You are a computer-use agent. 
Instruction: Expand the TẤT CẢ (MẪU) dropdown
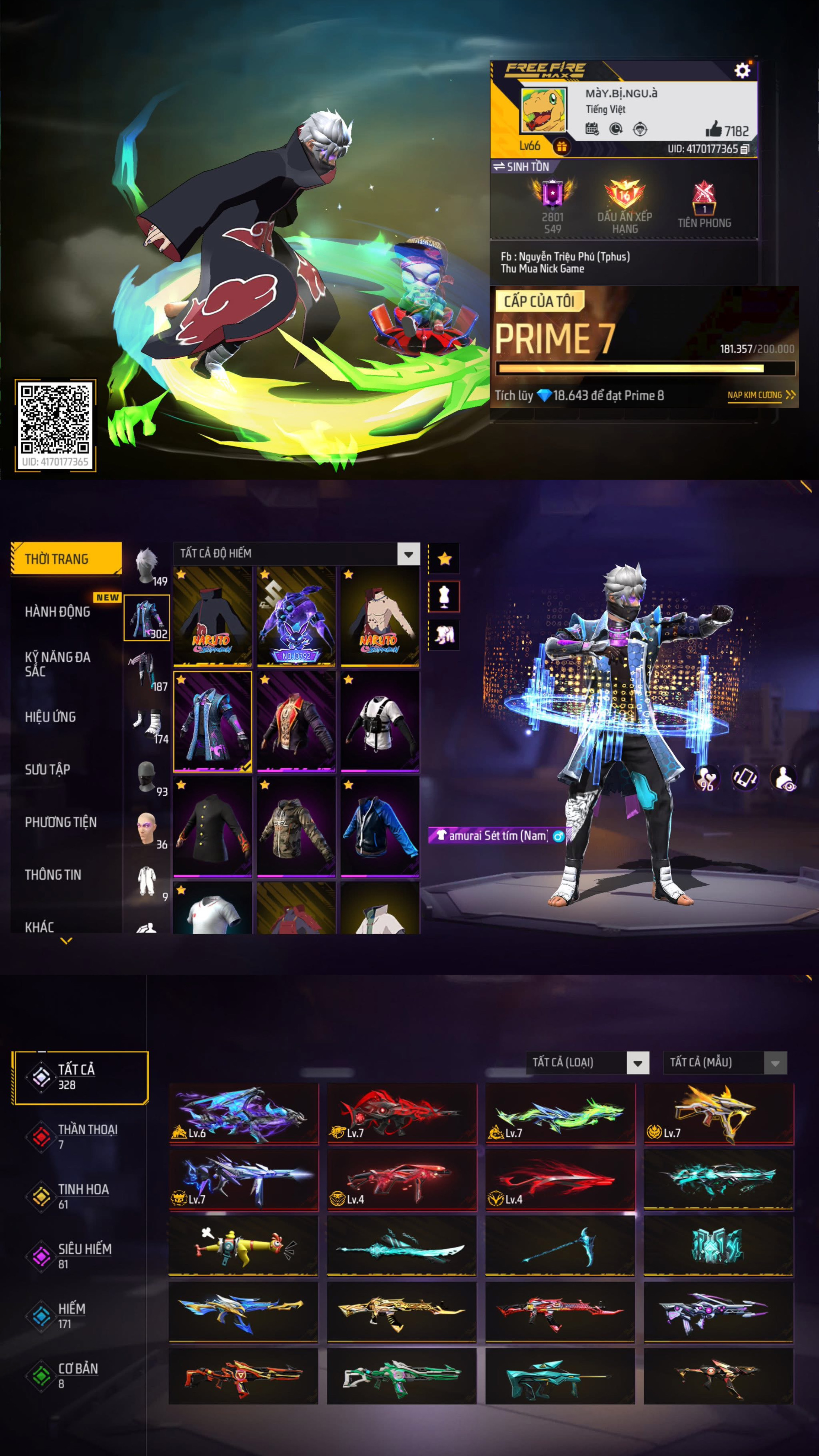coord(775,1063)
